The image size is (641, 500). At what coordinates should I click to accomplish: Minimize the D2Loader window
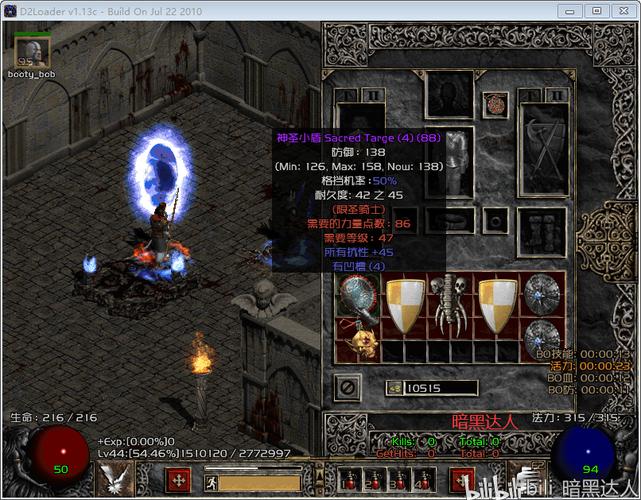[x=571, y=10]
